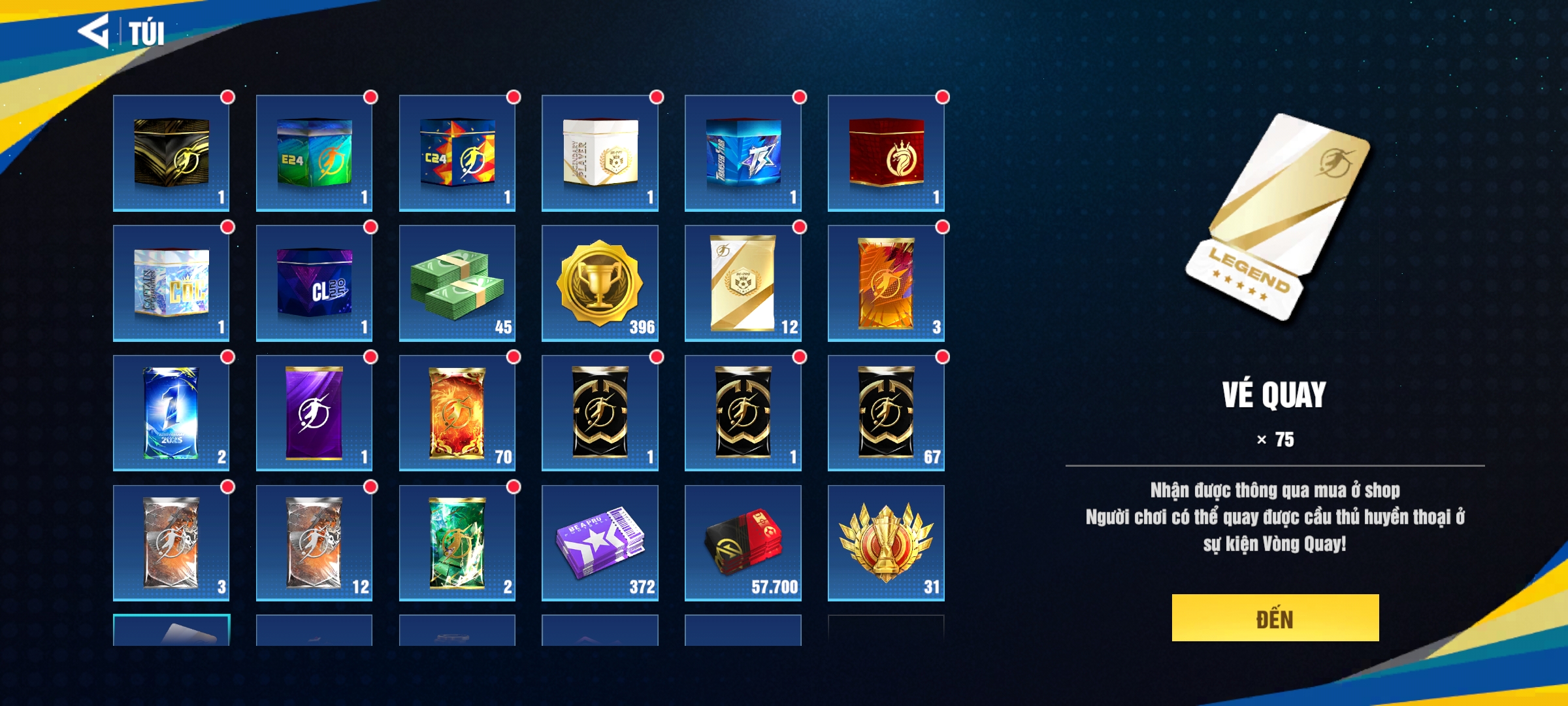Viewport: 1568px width, 706px height.
Task: Pick the blue Transfer Star box
Action: tap(743, 153)
